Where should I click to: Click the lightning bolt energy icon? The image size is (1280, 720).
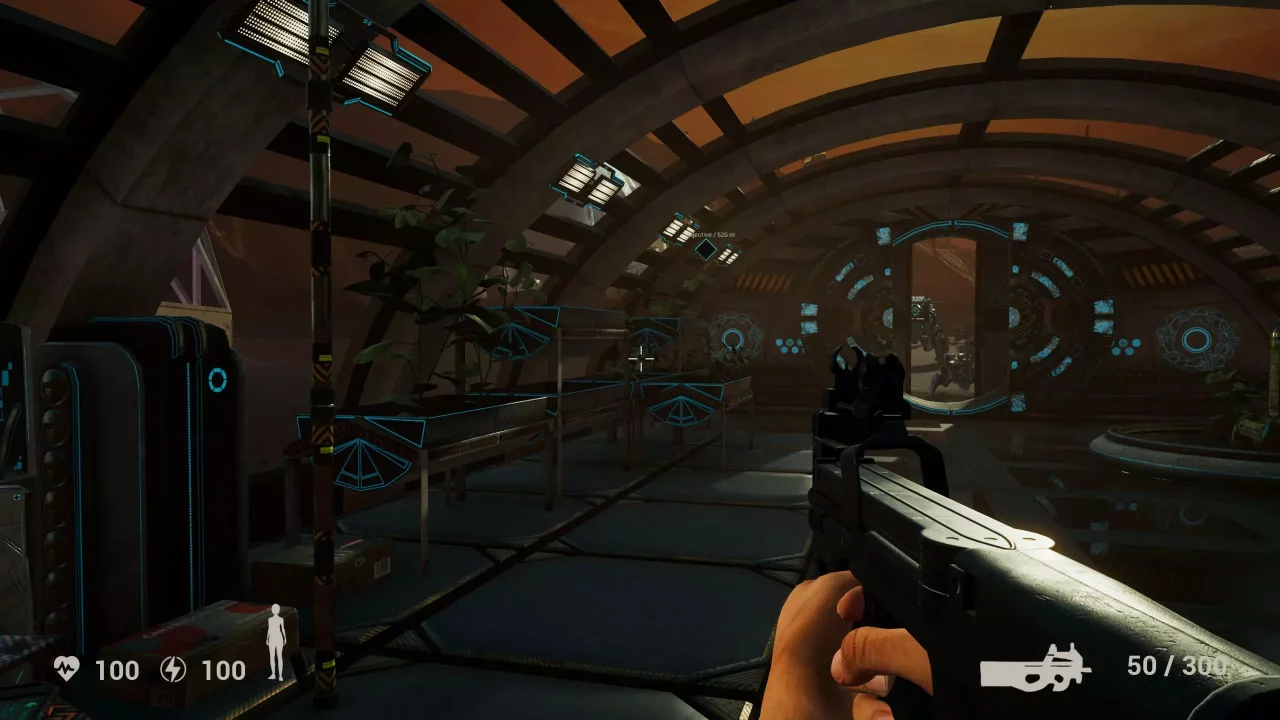pos(173,669)
